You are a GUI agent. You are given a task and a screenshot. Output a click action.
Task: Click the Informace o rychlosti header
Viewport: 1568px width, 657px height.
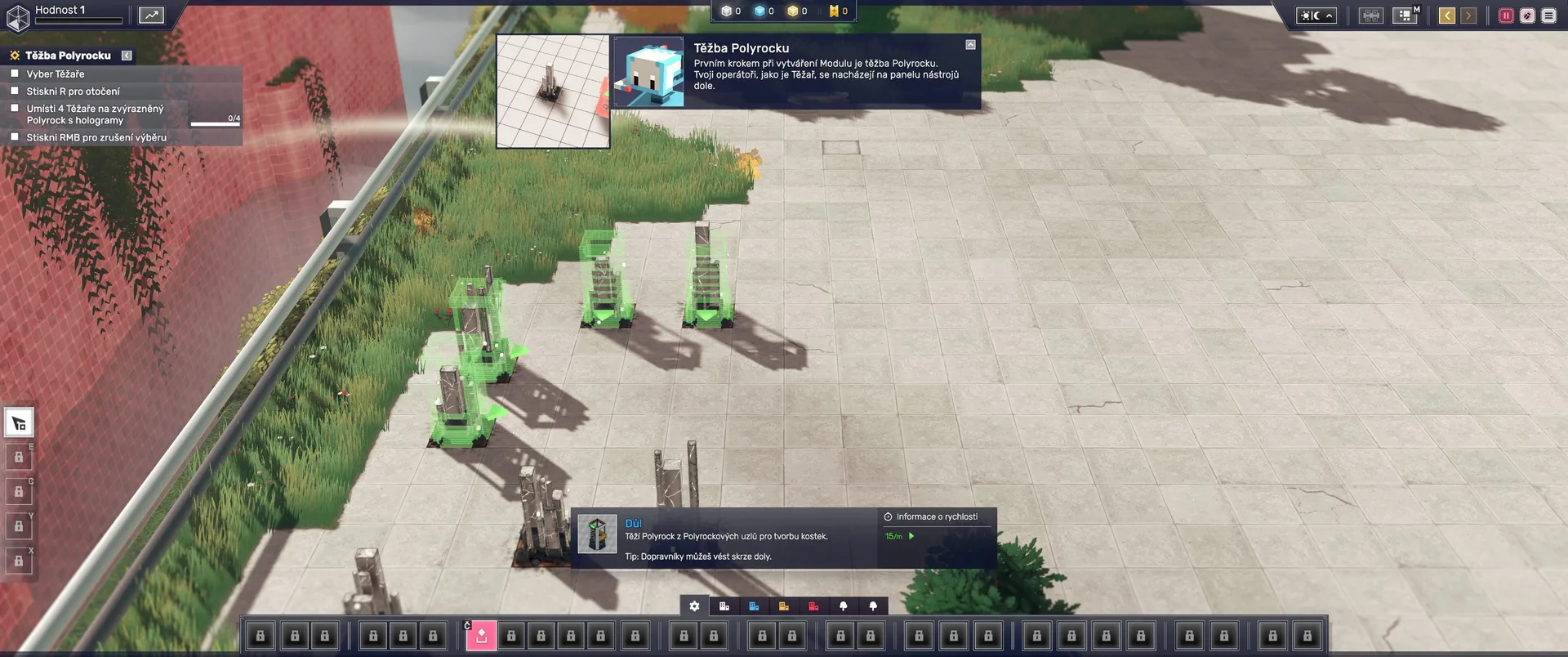click(x=936, y=516)
